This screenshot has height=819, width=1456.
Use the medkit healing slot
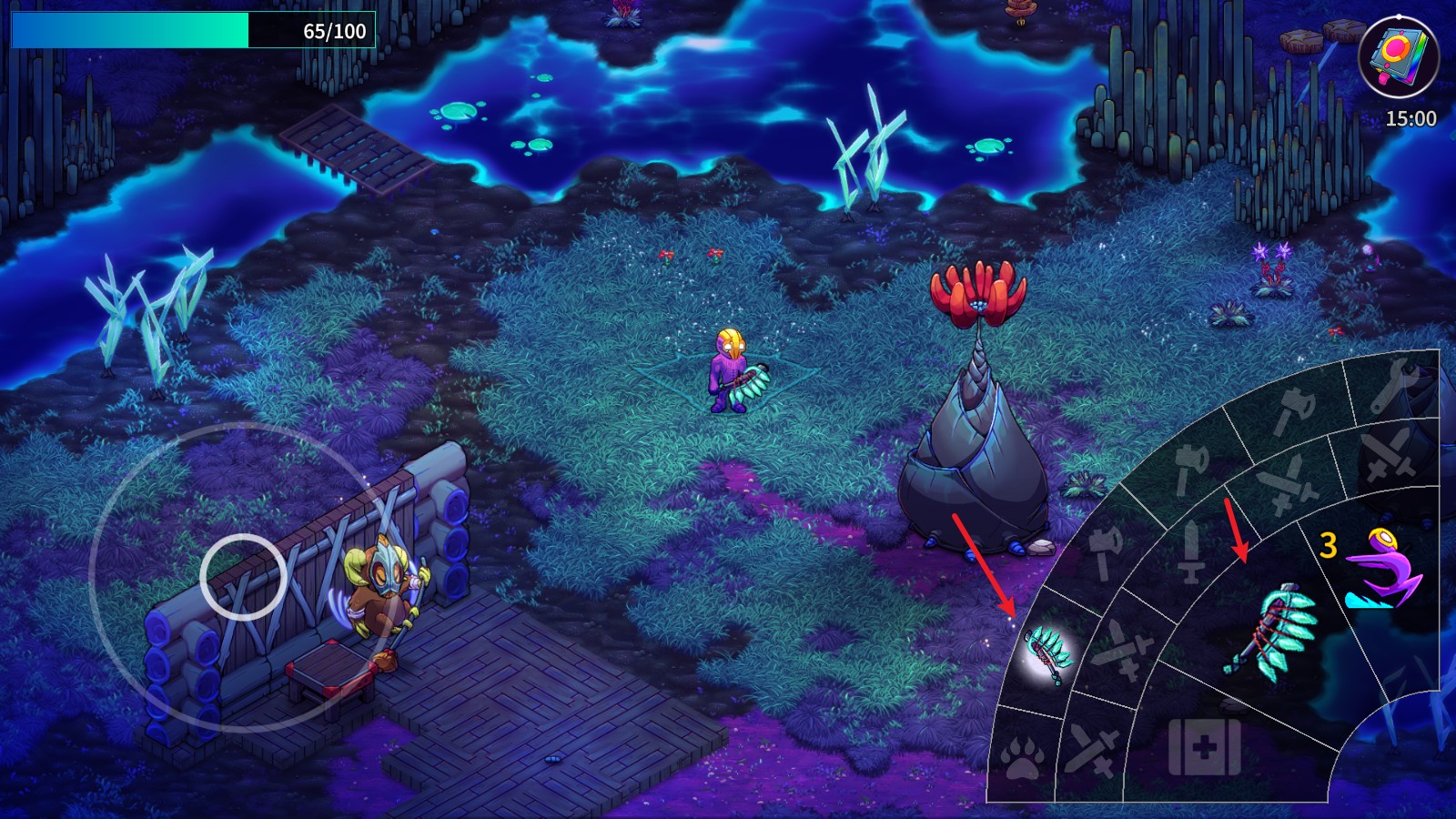1204,748
